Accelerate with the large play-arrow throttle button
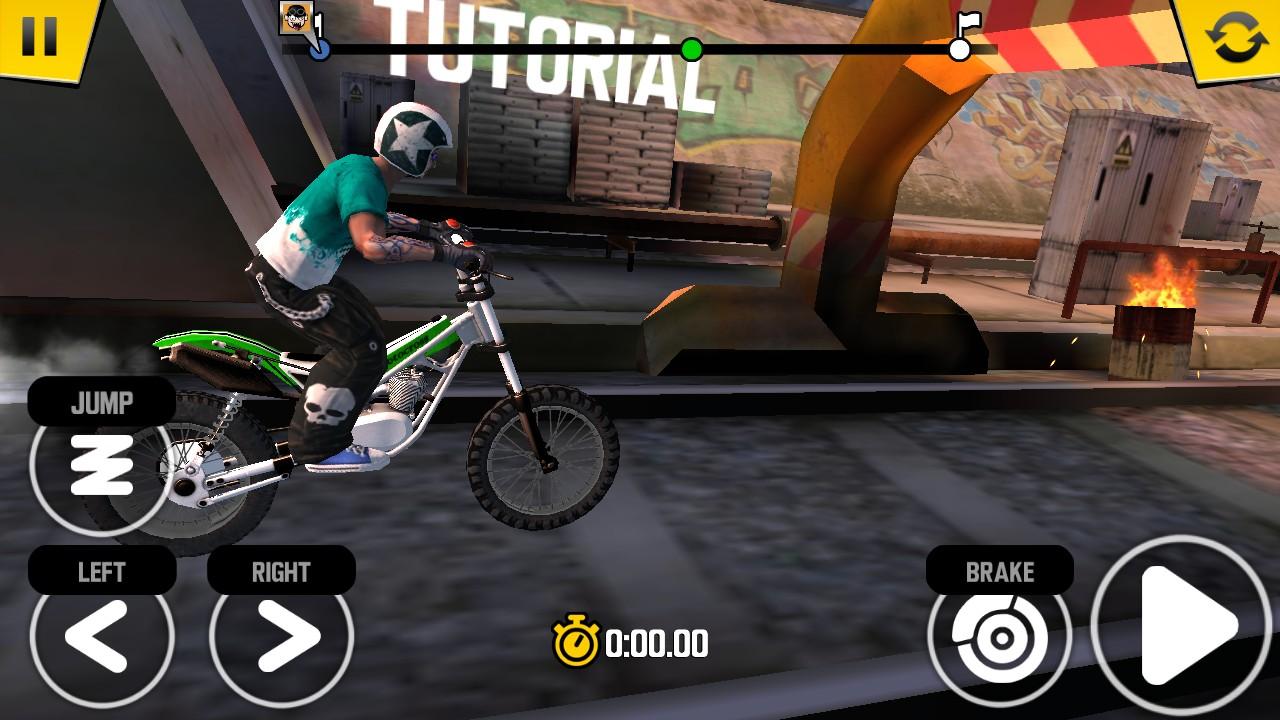Screen dimensions: 1280x720 click(1180, 626)
